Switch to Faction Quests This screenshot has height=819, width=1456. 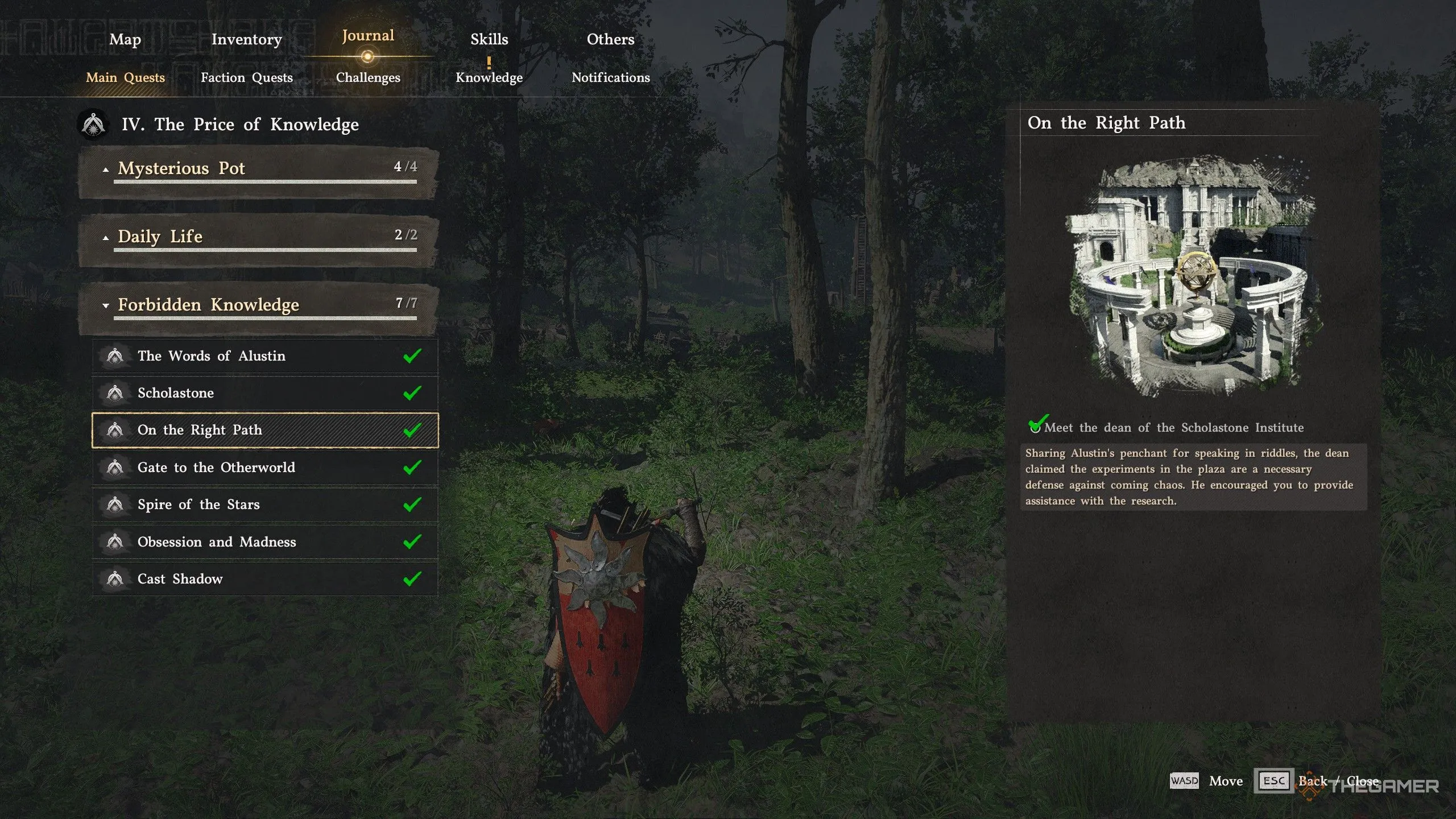[x=246, y=77]
